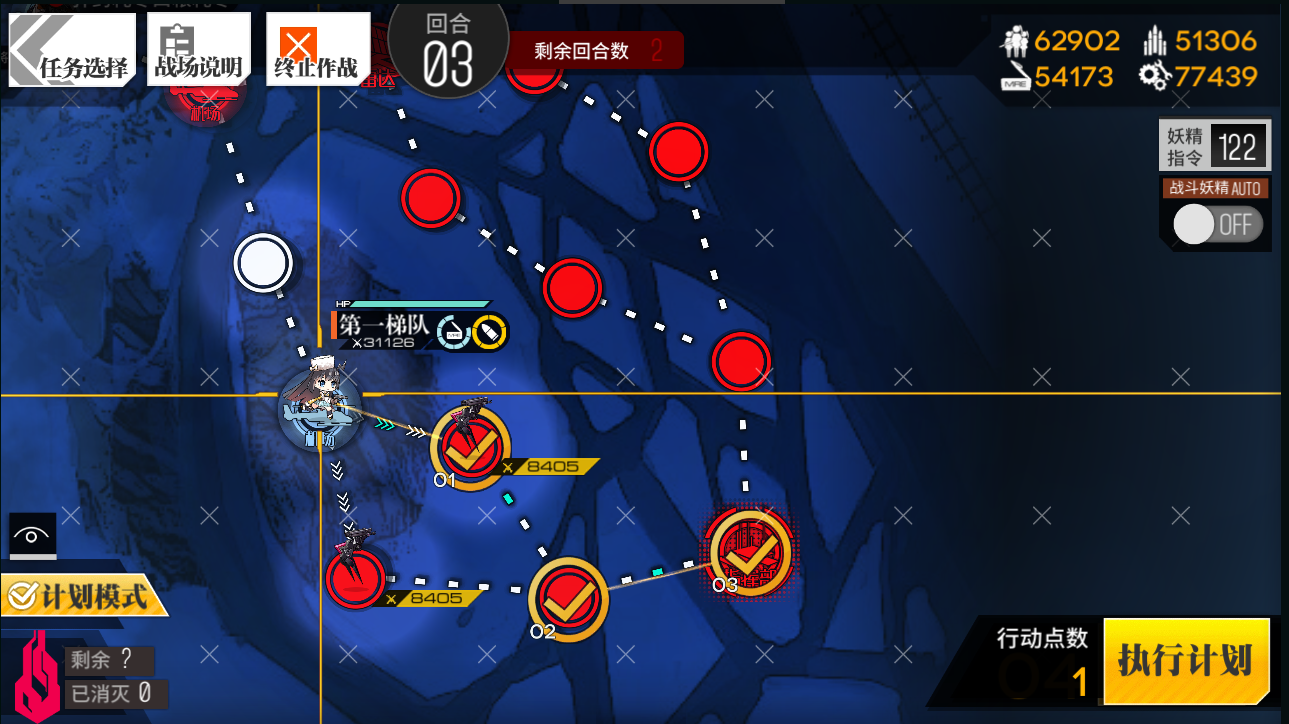Screen dimensions: 1289x724
Task: Open the 战场说明 battlefield info
Action: point(198,49)
